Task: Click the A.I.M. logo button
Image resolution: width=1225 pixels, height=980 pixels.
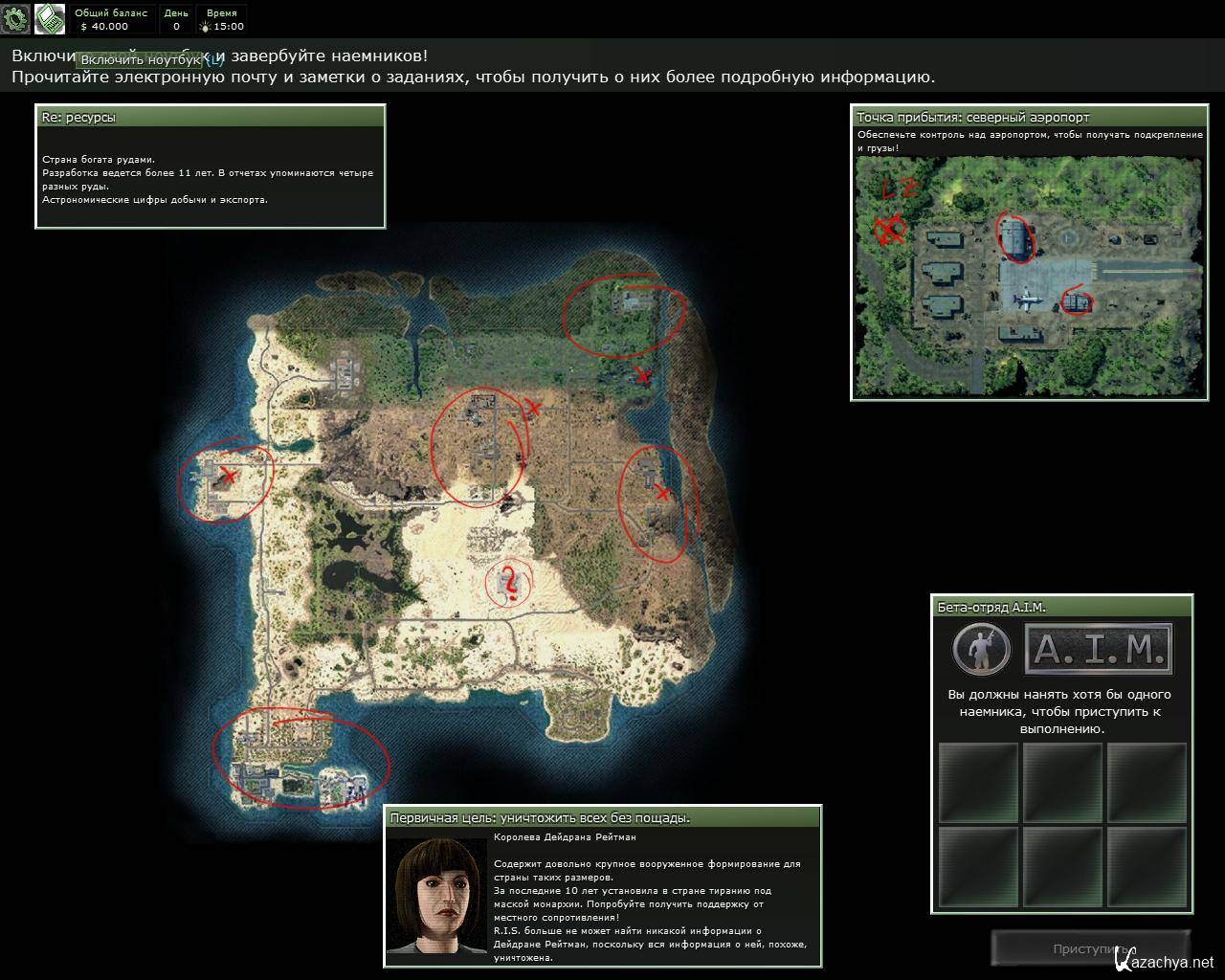Action: (1098, 651)
